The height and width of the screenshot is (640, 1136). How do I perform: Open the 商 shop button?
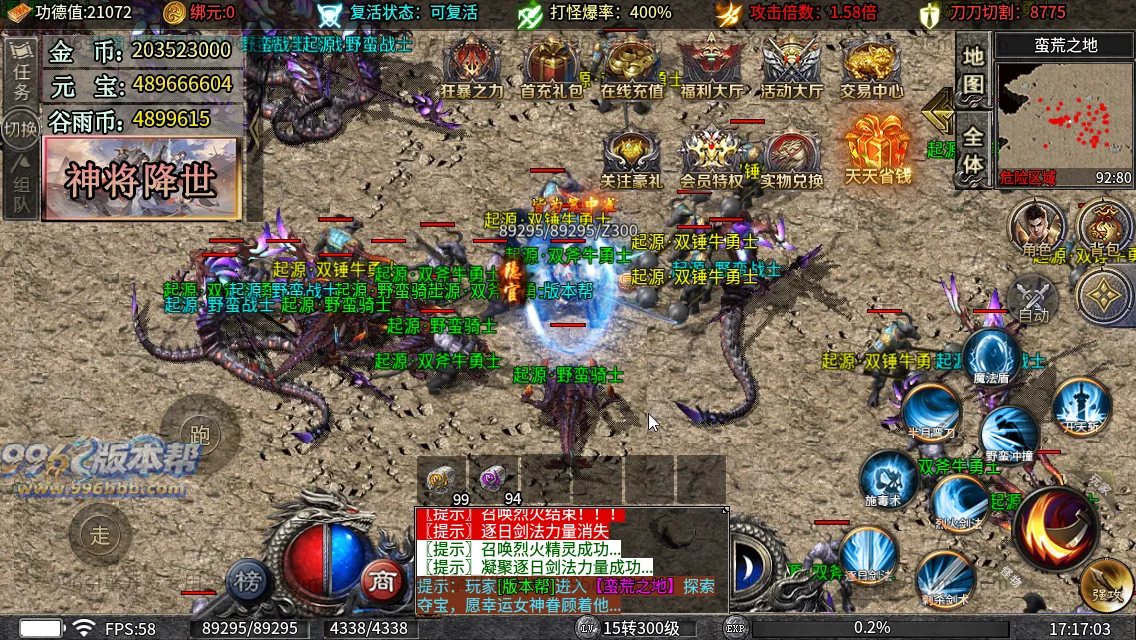pyautogui.click(x=381, y=580)
